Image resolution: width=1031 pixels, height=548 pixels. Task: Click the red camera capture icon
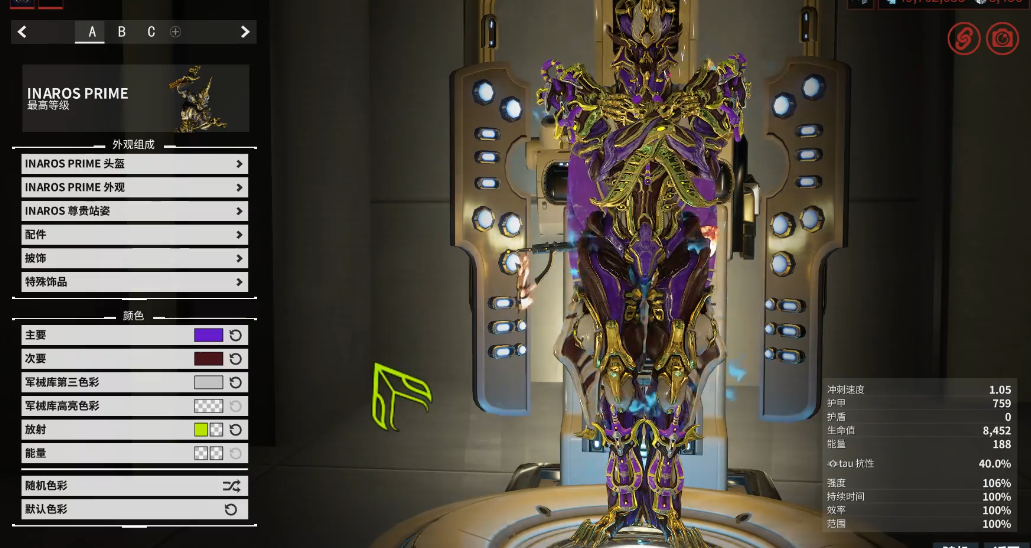[x=1001, y=39]
